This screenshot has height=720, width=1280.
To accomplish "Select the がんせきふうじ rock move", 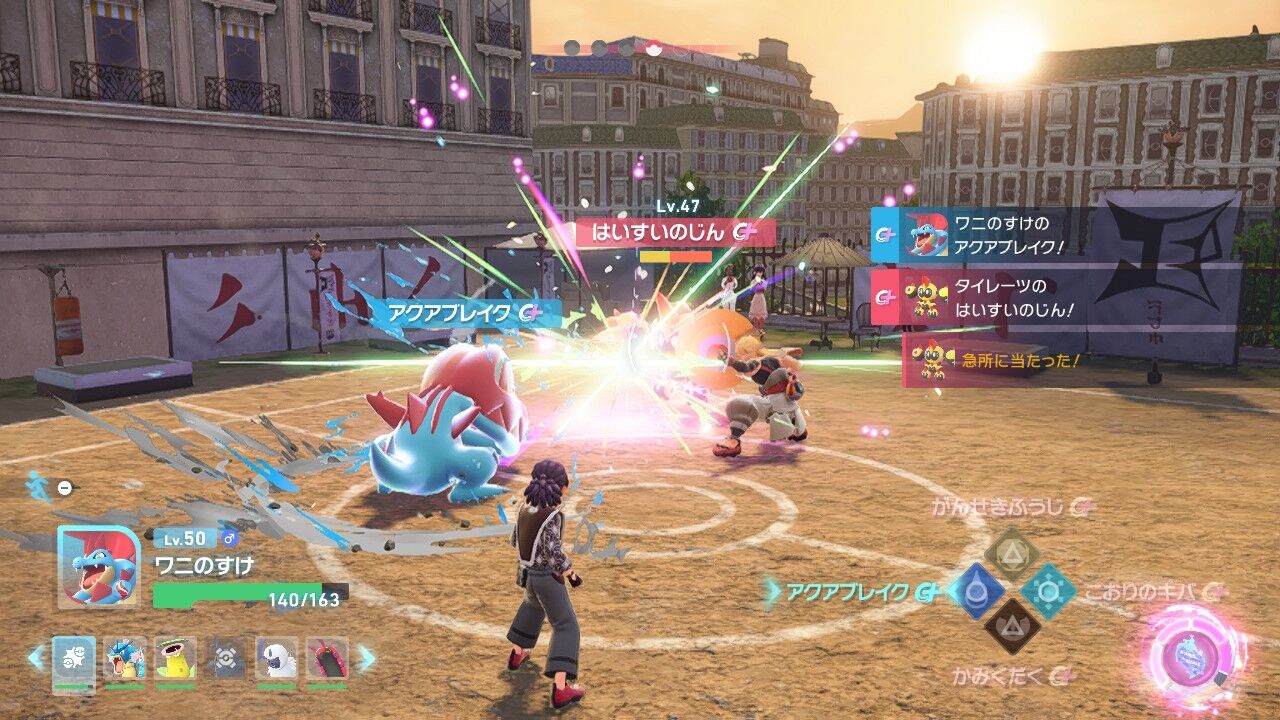I will (1012, 555).
